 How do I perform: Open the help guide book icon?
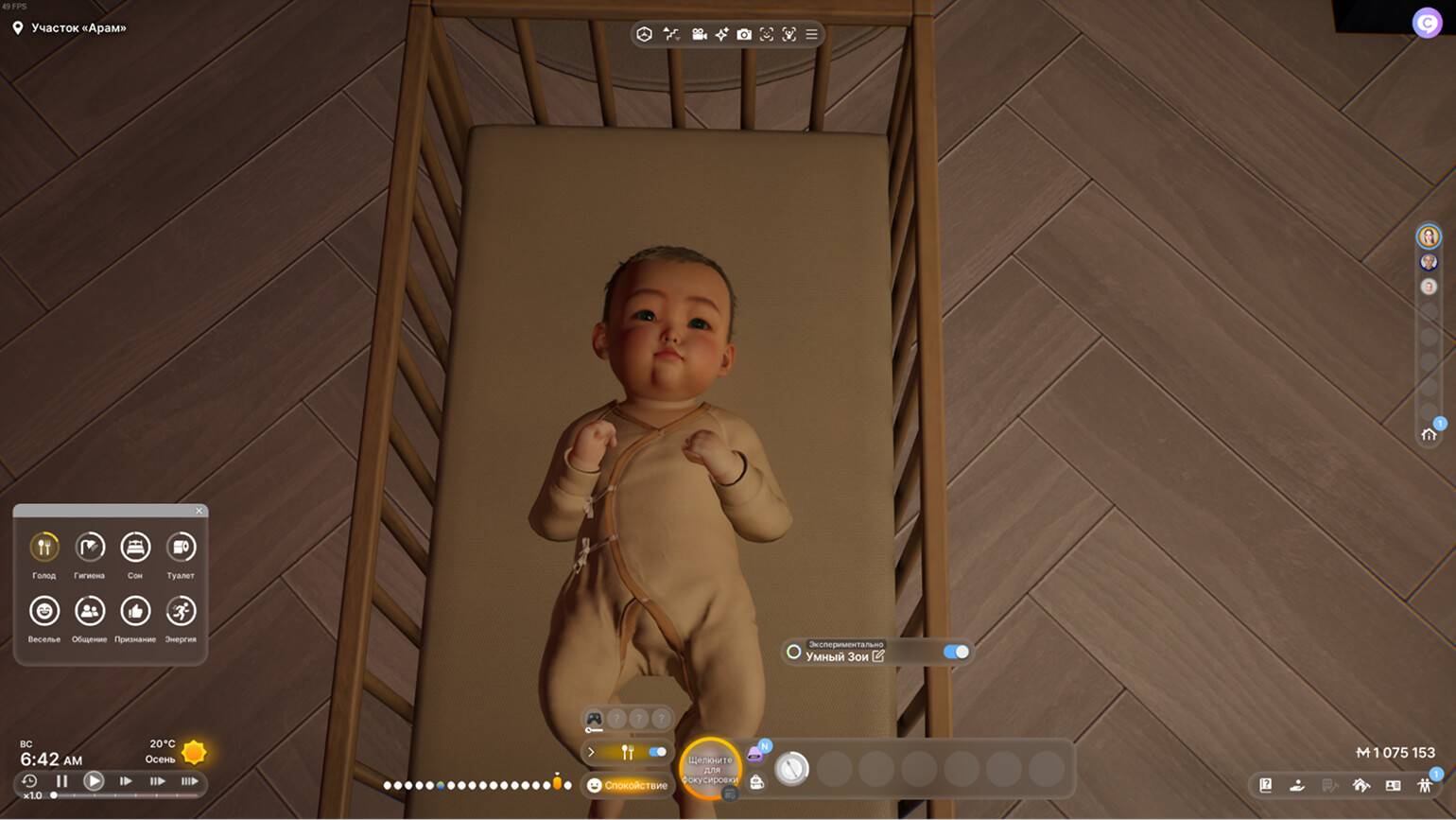(1265, 785)
